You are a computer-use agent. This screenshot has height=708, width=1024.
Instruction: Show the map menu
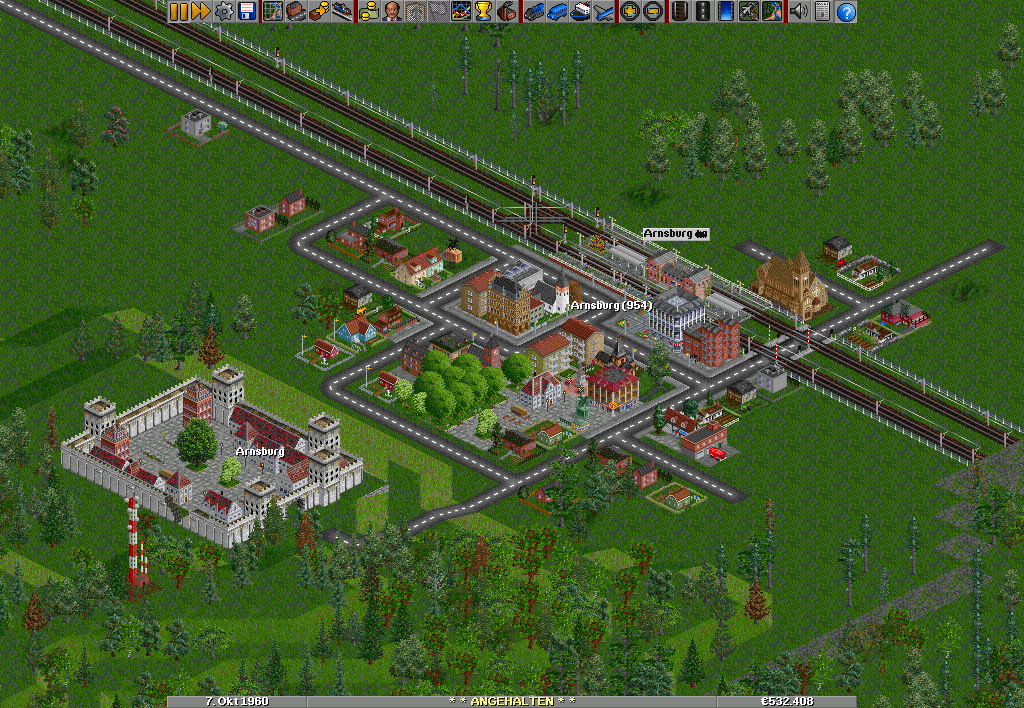pos(272,12)
